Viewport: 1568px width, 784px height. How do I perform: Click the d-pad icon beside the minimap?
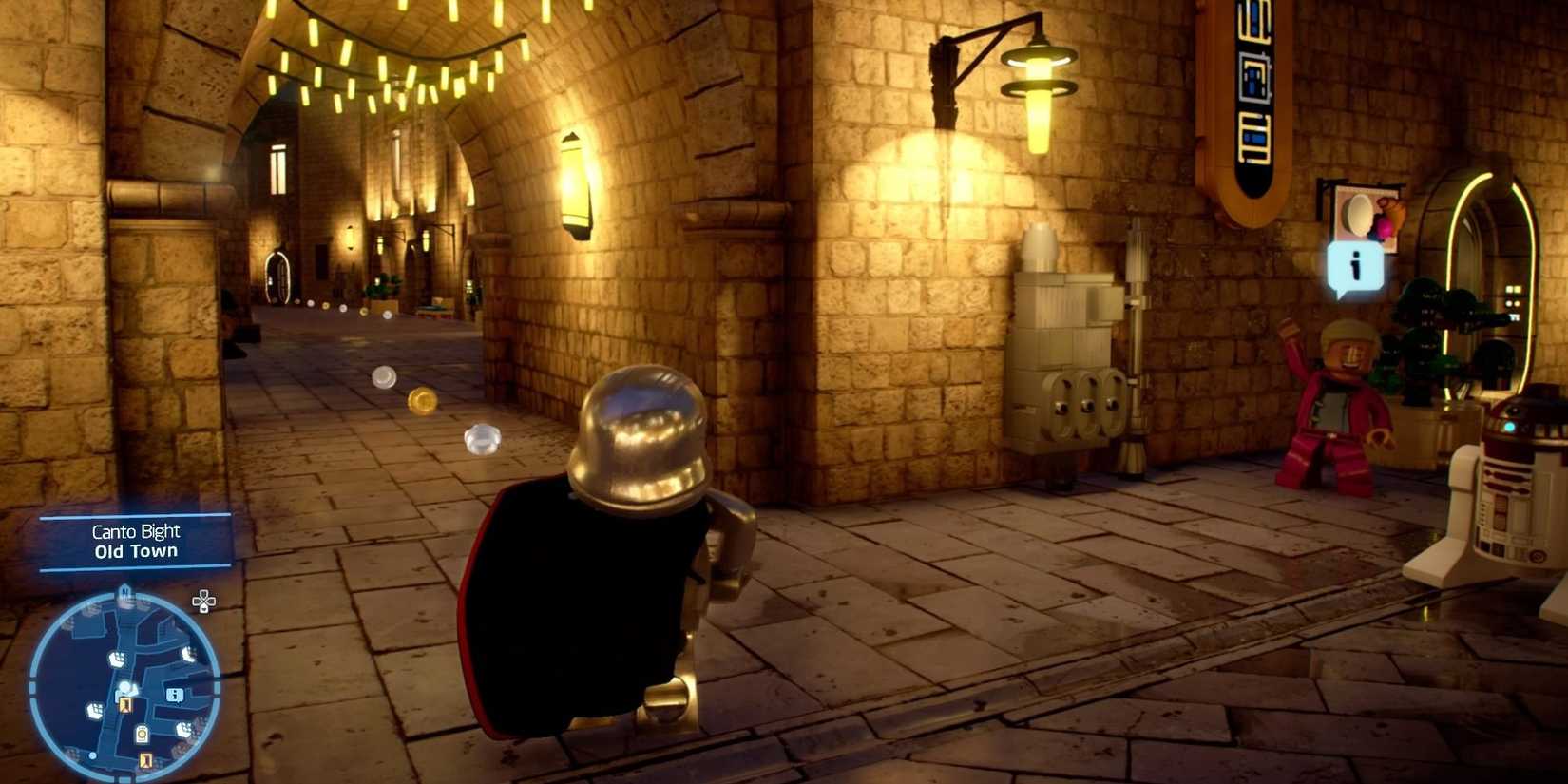click(202, 600)
